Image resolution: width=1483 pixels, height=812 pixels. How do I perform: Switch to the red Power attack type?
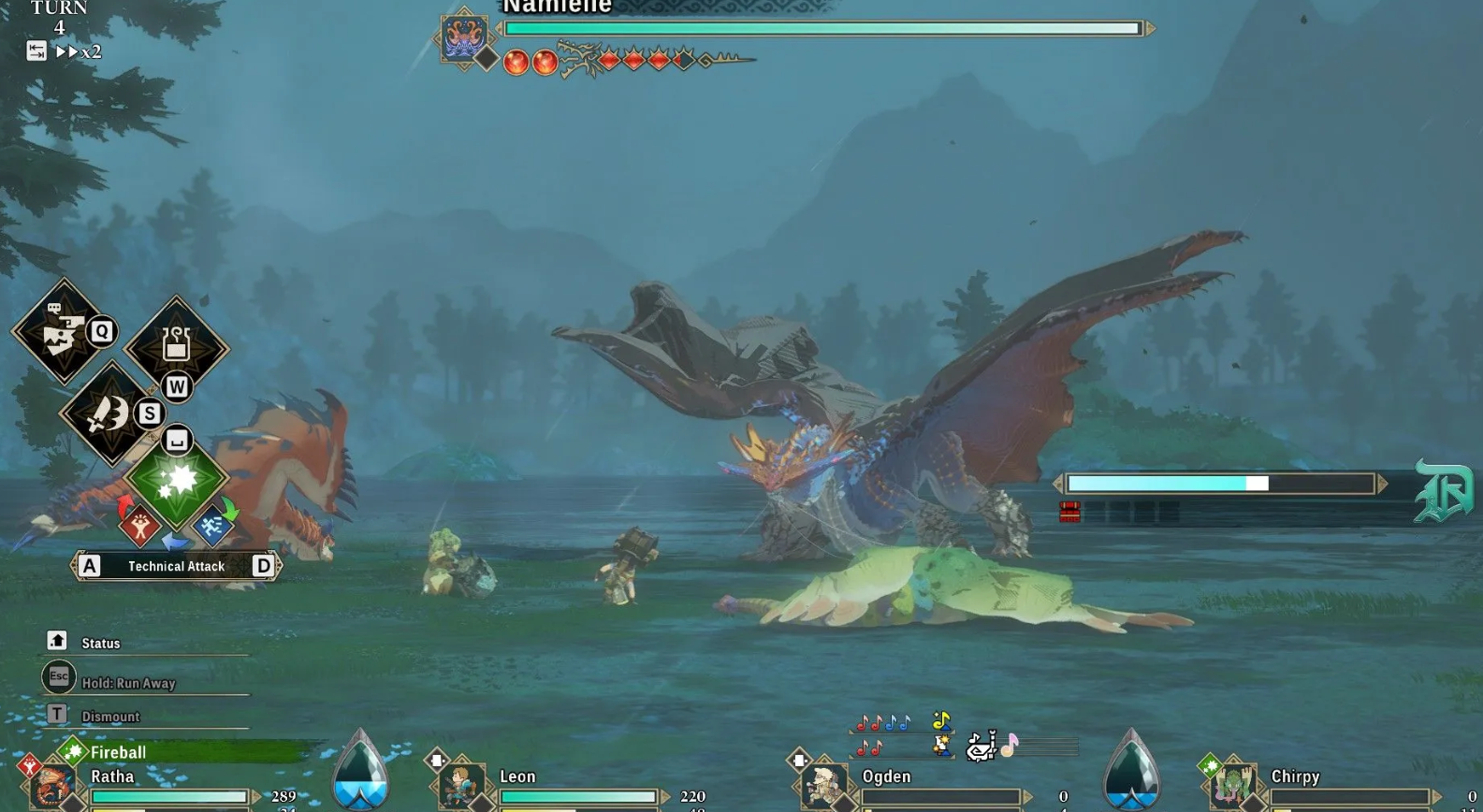pos(139,527)
